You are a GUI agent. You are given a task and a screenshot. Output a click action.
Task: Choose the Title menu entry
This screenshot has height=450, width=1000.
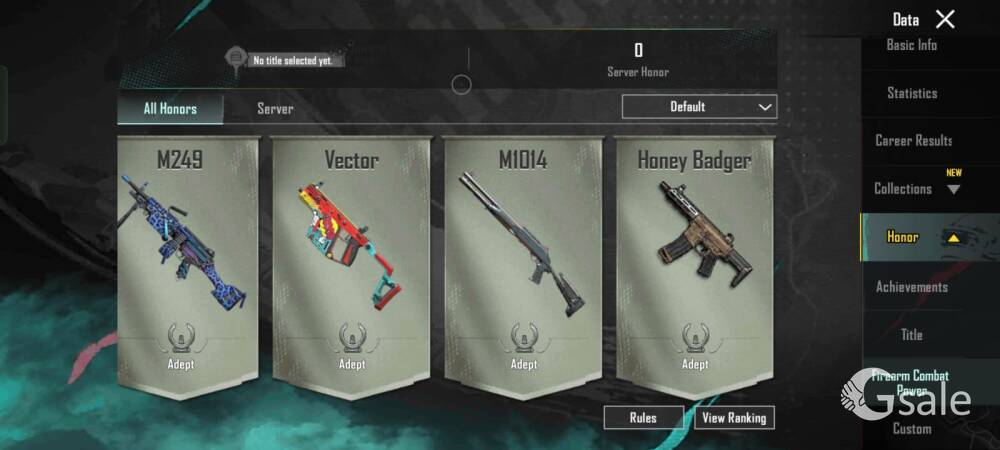click(x=912, y=335)
